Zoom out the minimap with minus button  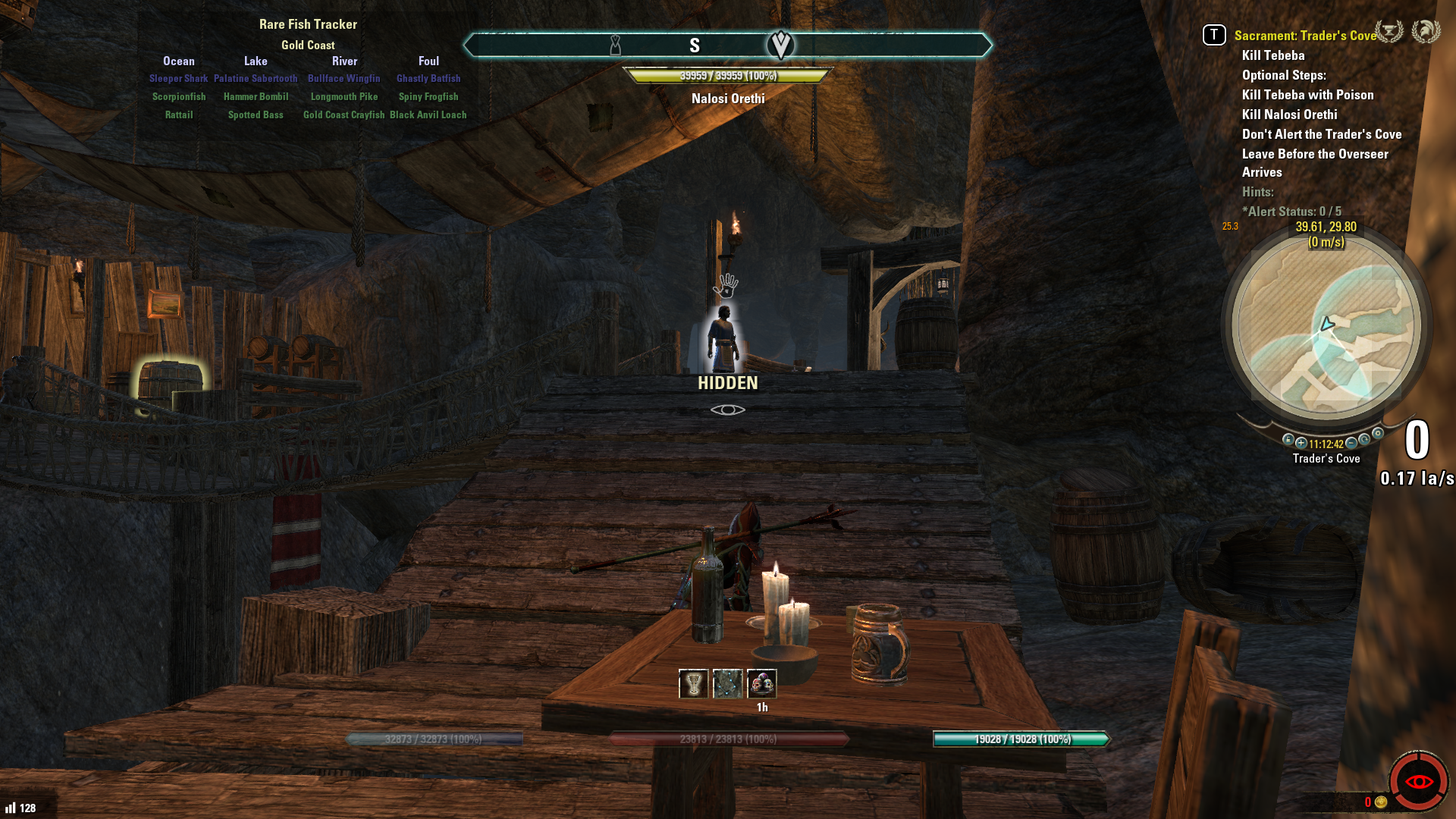(1351, 443)
